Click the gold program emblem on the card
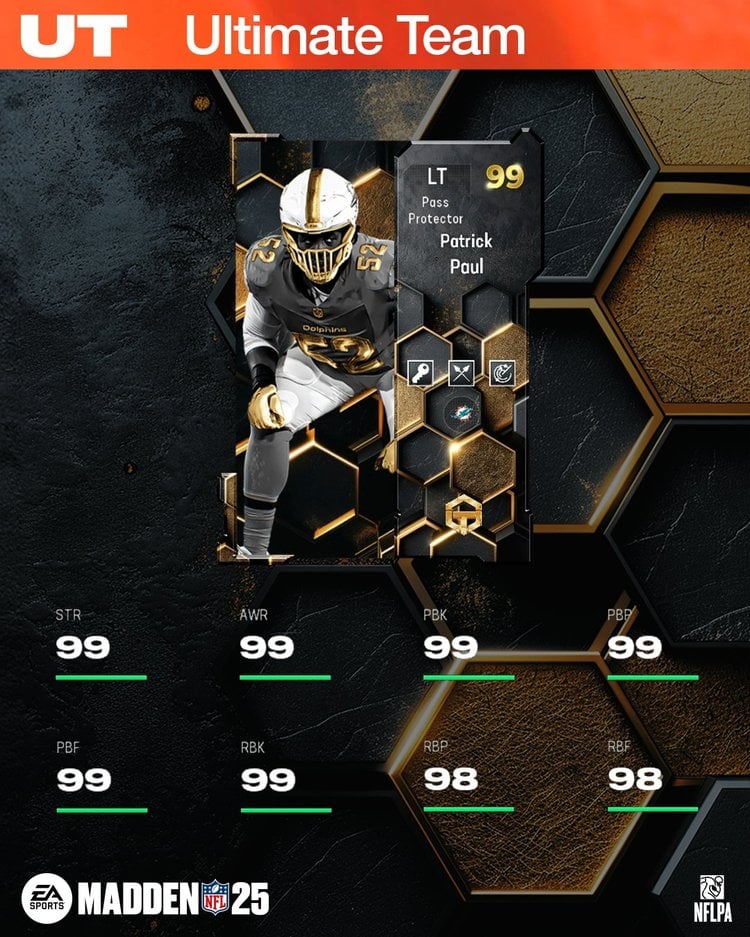The width and height of the screenshot is (750, 937). (x=461, y=514)
